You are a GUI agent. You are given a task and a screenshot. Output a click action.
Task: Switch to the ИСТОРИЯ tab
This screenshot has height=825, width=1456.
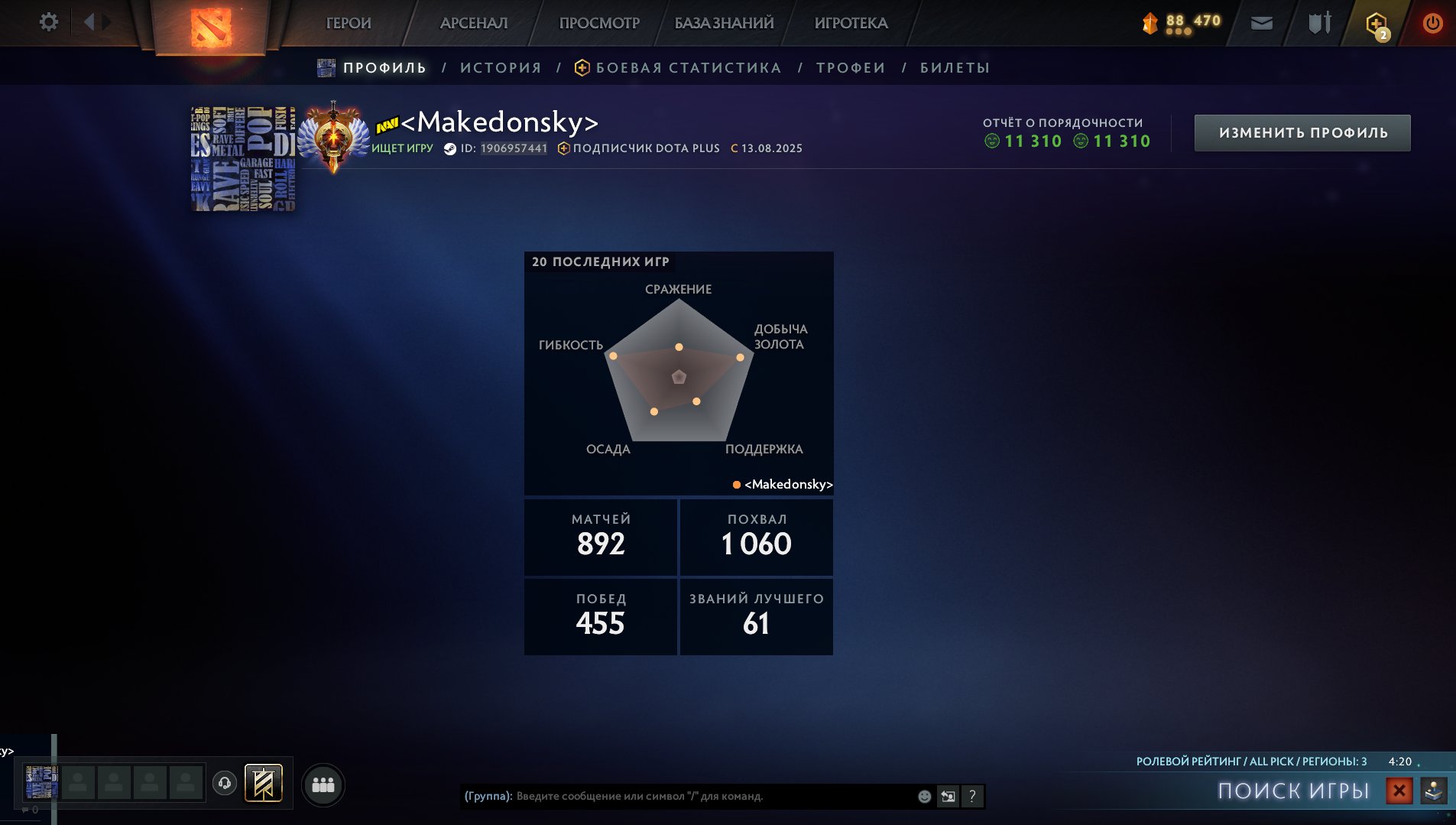coord(501,67)
